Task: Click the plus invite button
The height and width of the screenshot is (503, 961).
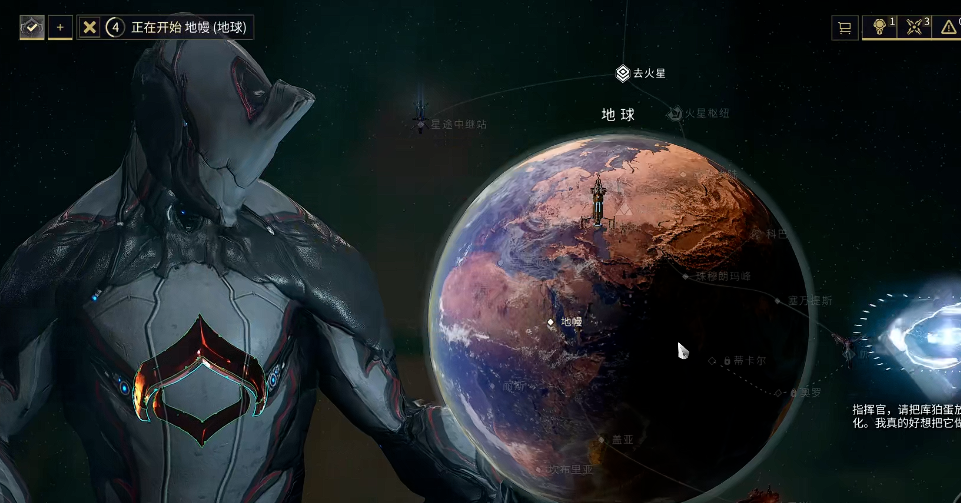Action: click(60, 27)
